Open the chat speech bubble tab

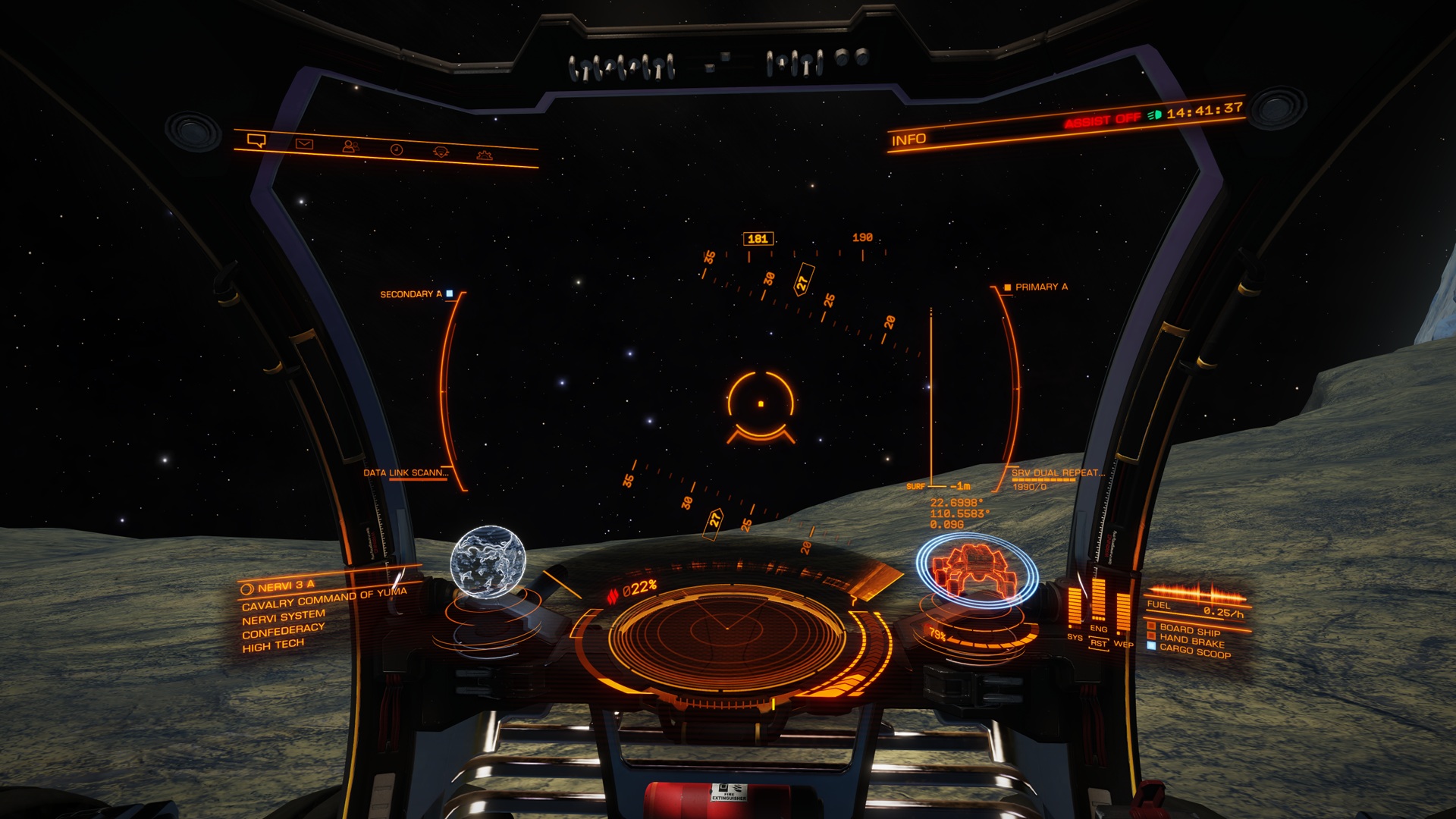click(x=256, y=141)
